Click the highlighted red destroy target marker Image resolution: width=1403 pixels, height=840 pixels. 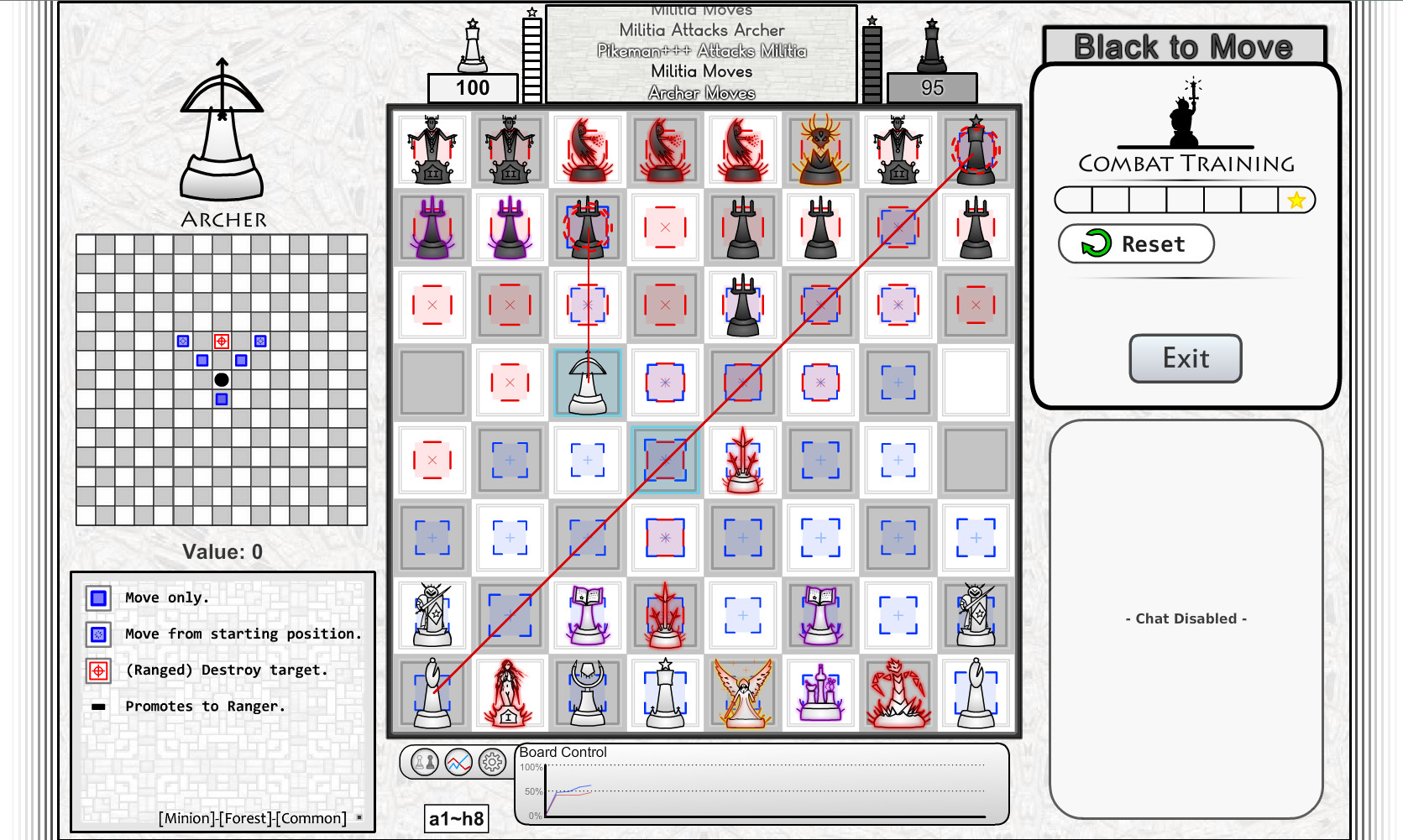click(x=221, y=342)
